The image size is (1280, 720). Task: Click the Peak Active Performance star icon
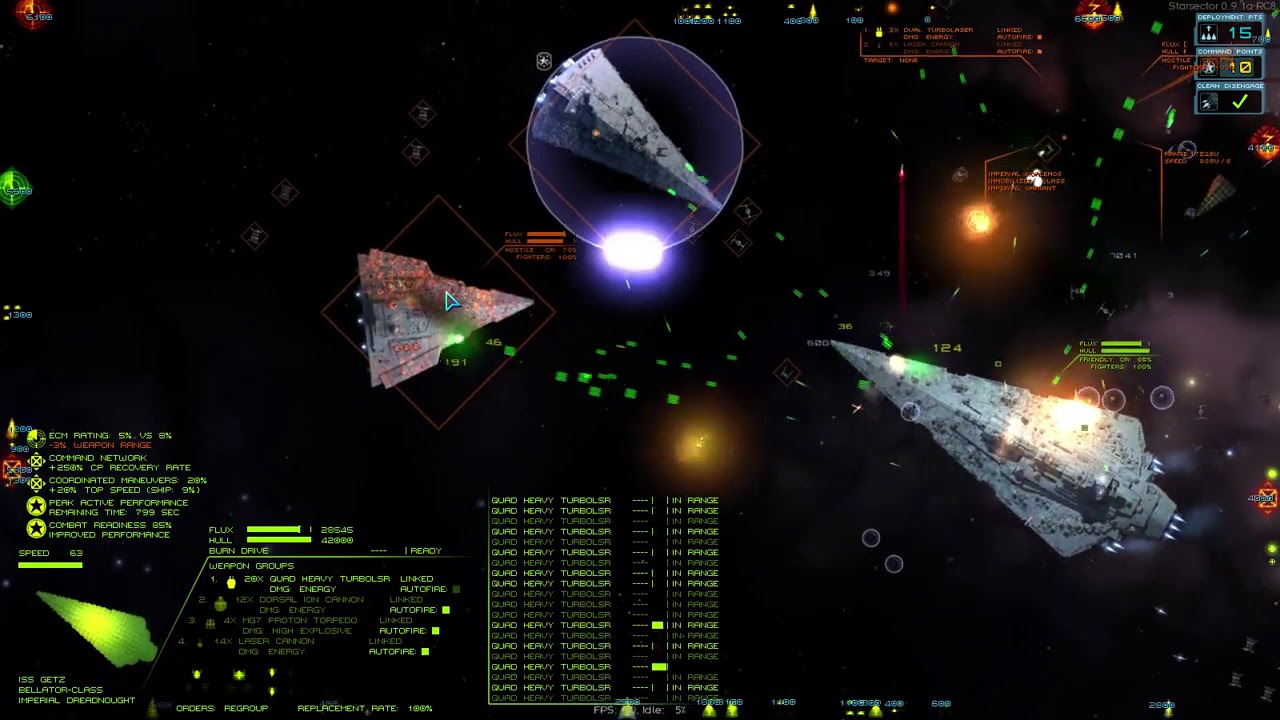(x=36, y=506)
